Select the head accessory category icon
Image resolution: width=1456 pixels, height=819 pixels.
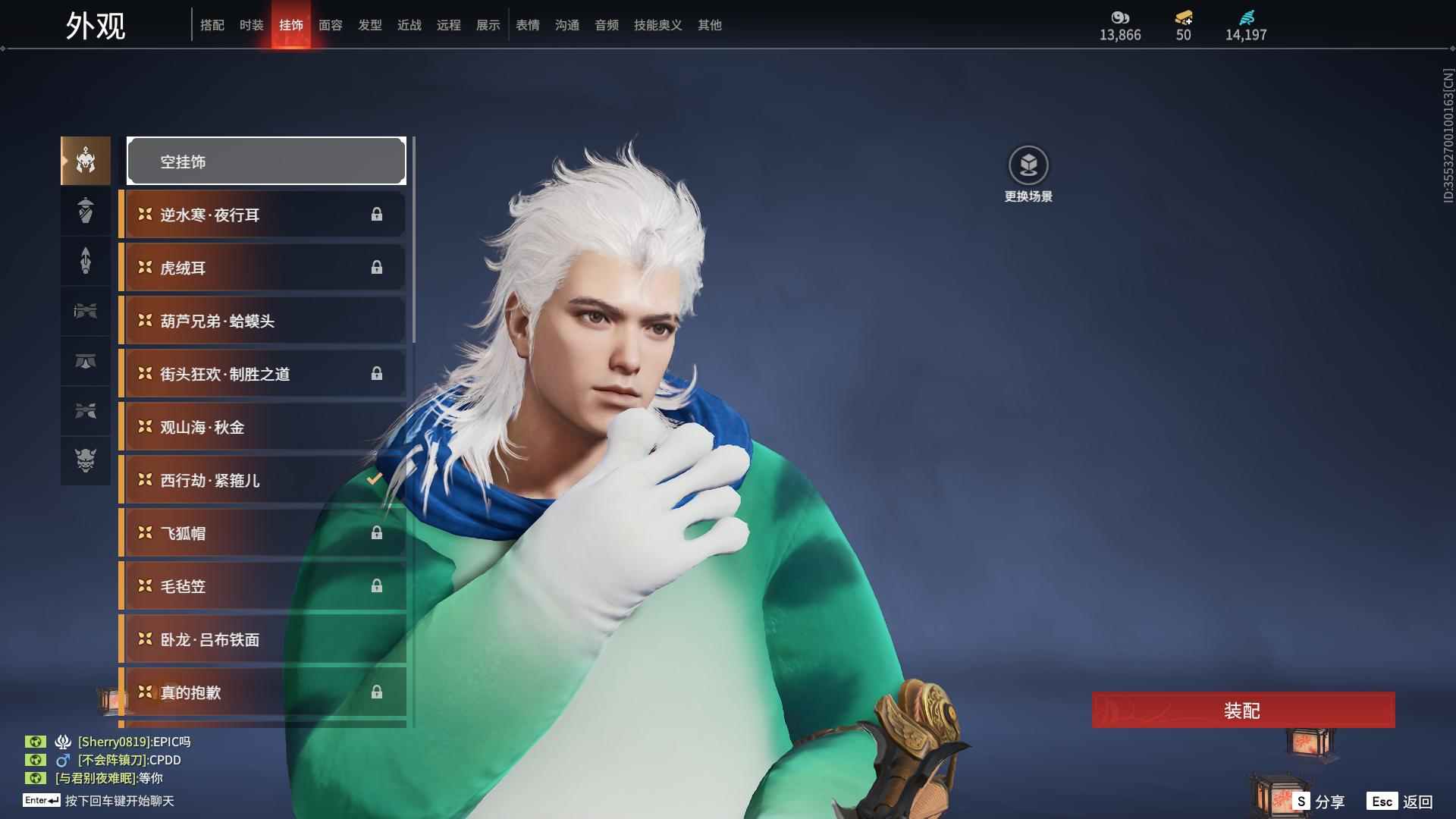pyautogui.click(x=86, y=161)
